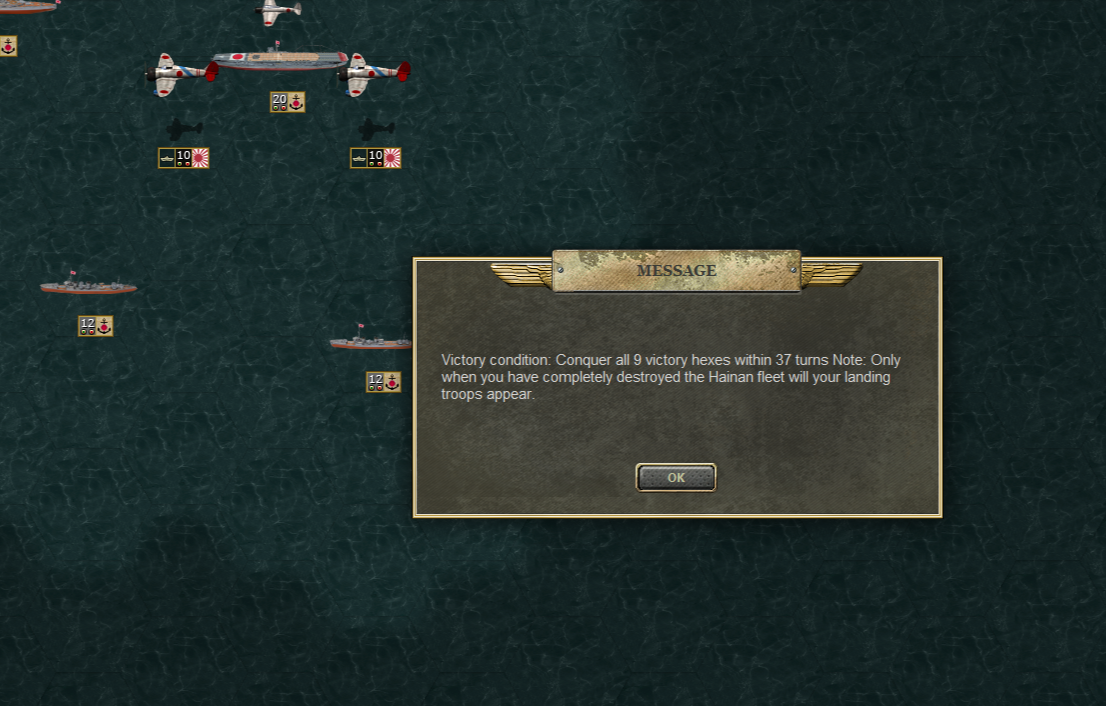
Task: Confirm the message with OK
Action: click(x=676, y=478)
